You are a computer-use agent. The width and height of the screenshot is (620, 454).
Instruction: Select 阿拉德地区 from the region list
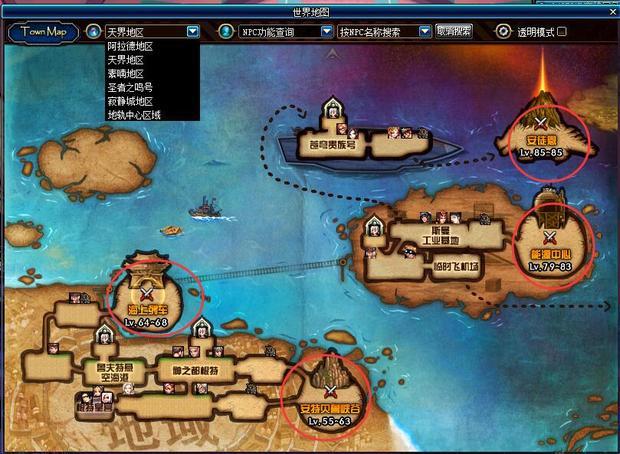(x=130, y=46)
